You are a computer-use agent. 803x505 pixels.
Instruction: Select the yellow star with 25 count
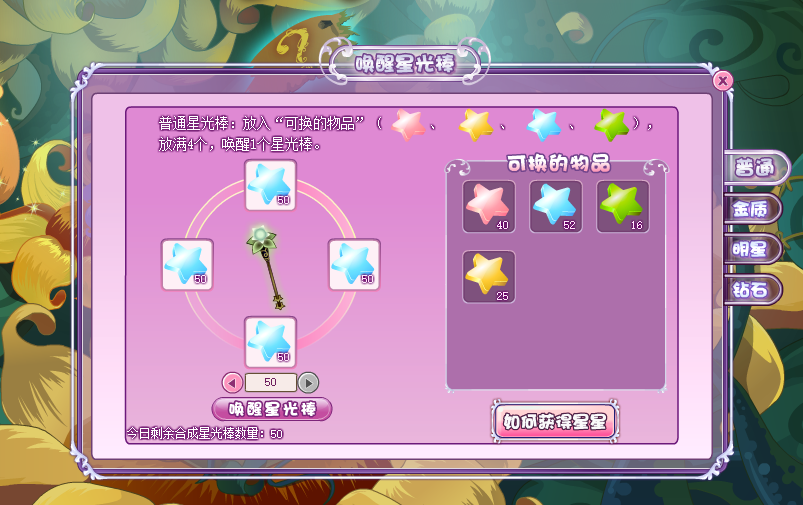click(x=489, y=276)
